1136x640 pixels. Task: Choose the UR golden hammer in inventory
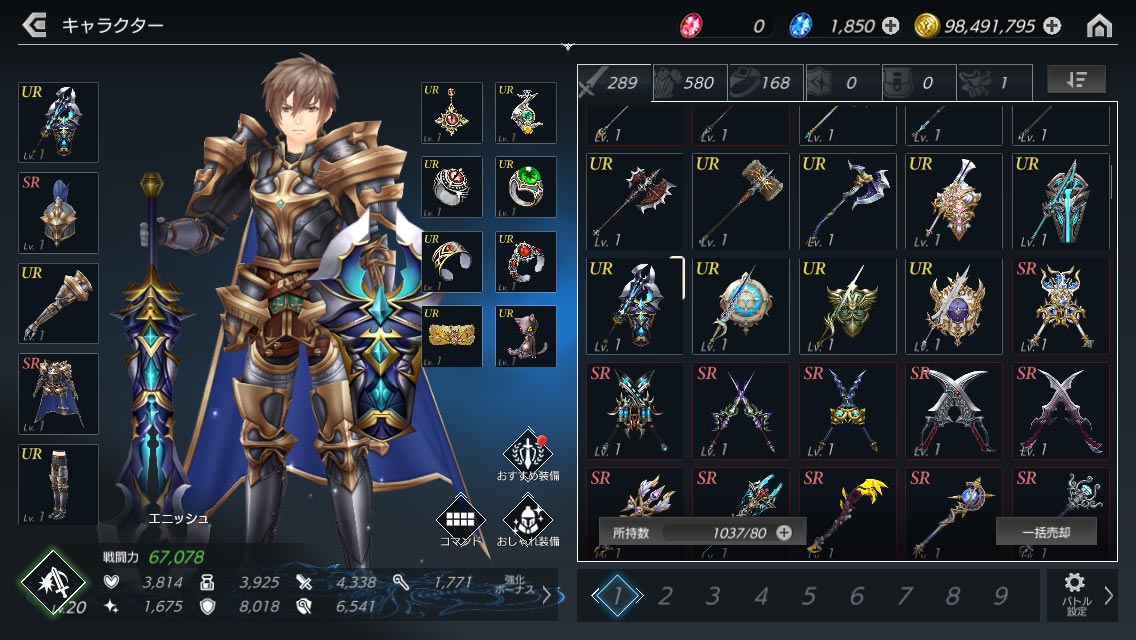(742, 200)
